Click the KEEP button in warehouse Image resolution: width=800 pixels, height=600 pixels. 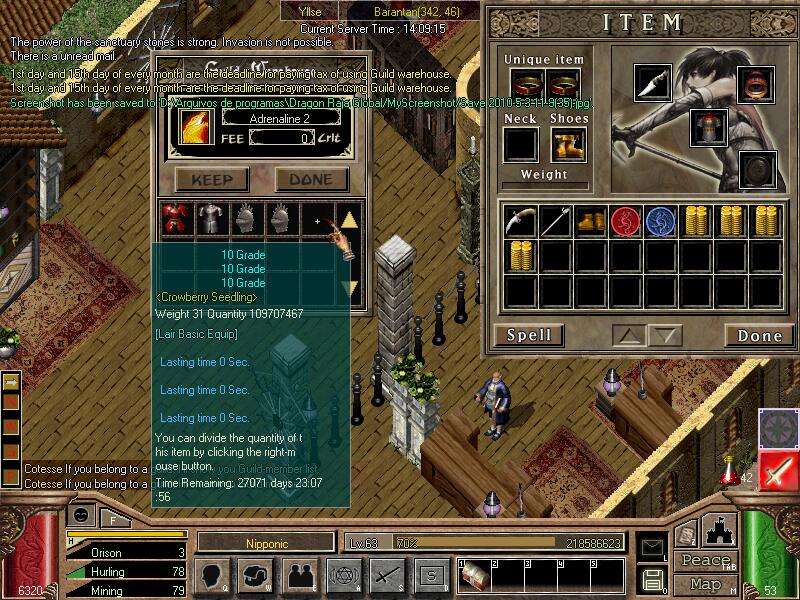coord(212,180)
